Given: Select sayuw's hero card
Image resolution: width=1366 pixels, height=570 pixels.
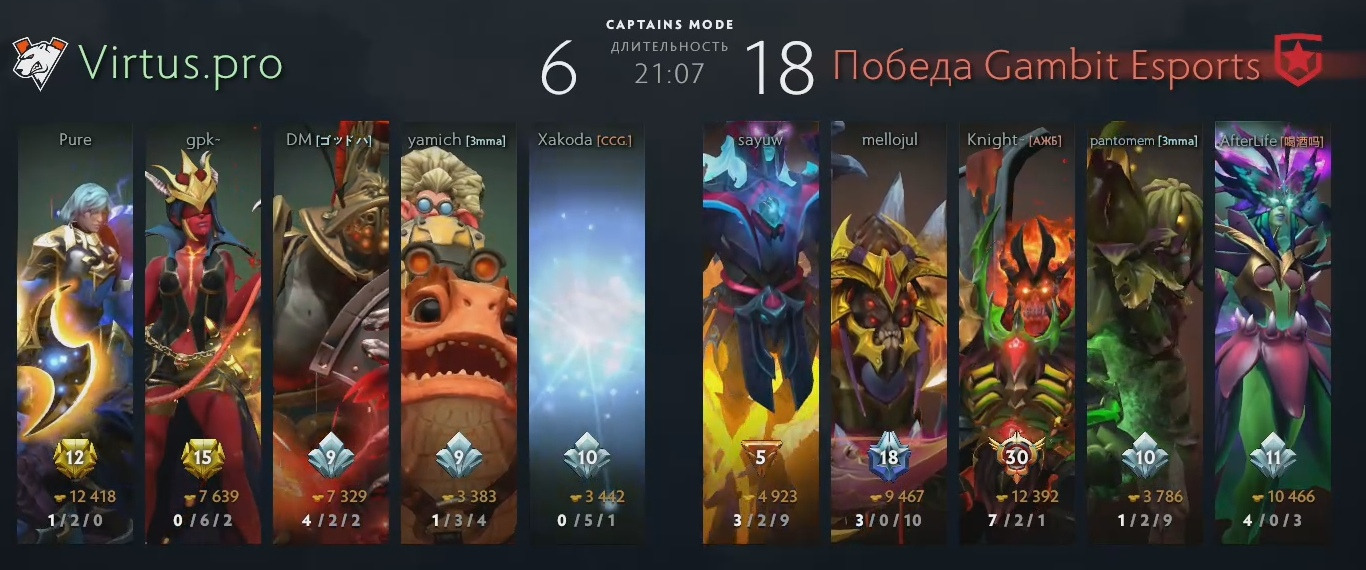Looking at the screenshot, I should [761, 330].
